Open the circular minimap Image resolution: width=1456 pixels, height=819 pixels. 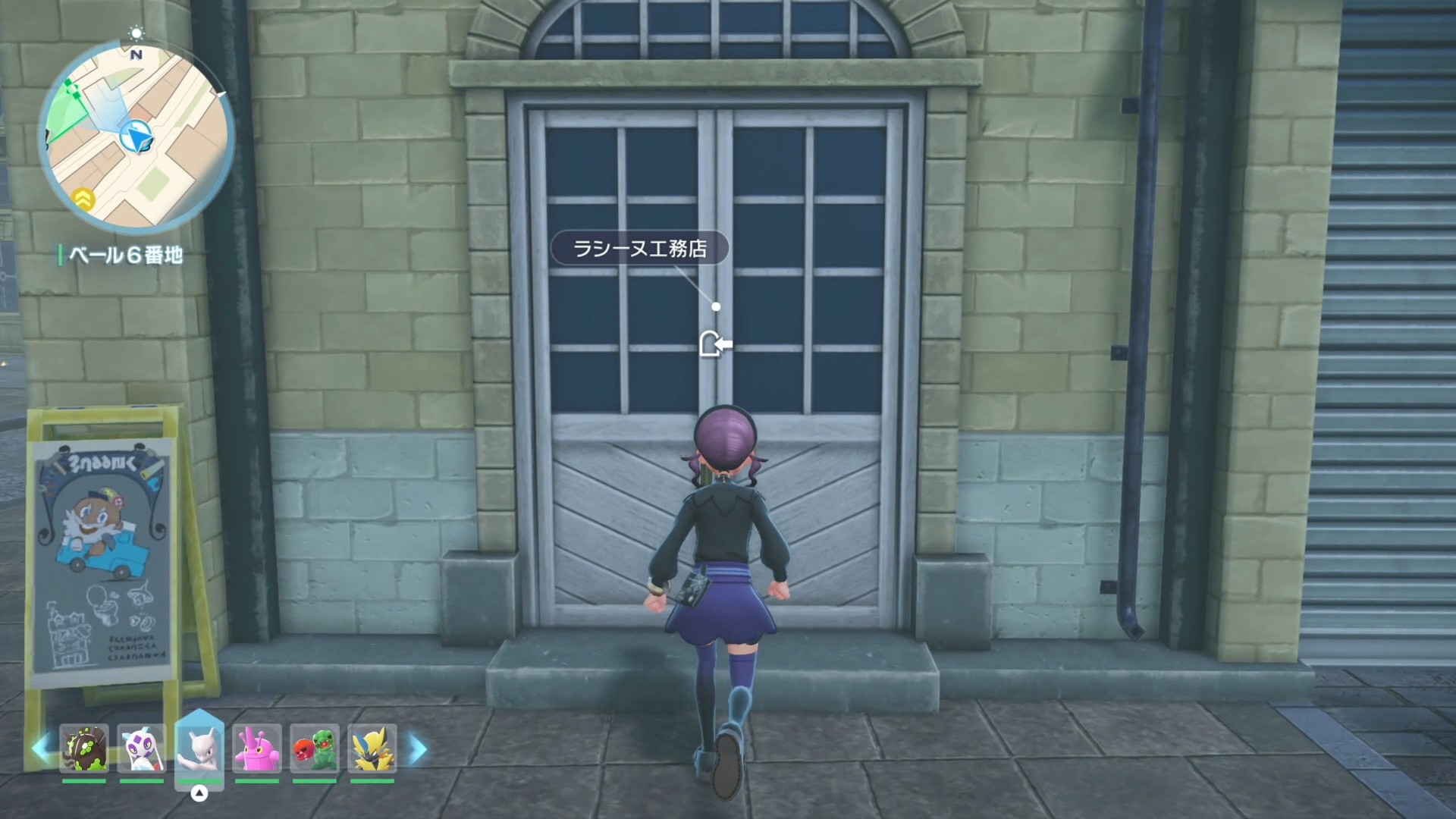(x=136, y=136)
